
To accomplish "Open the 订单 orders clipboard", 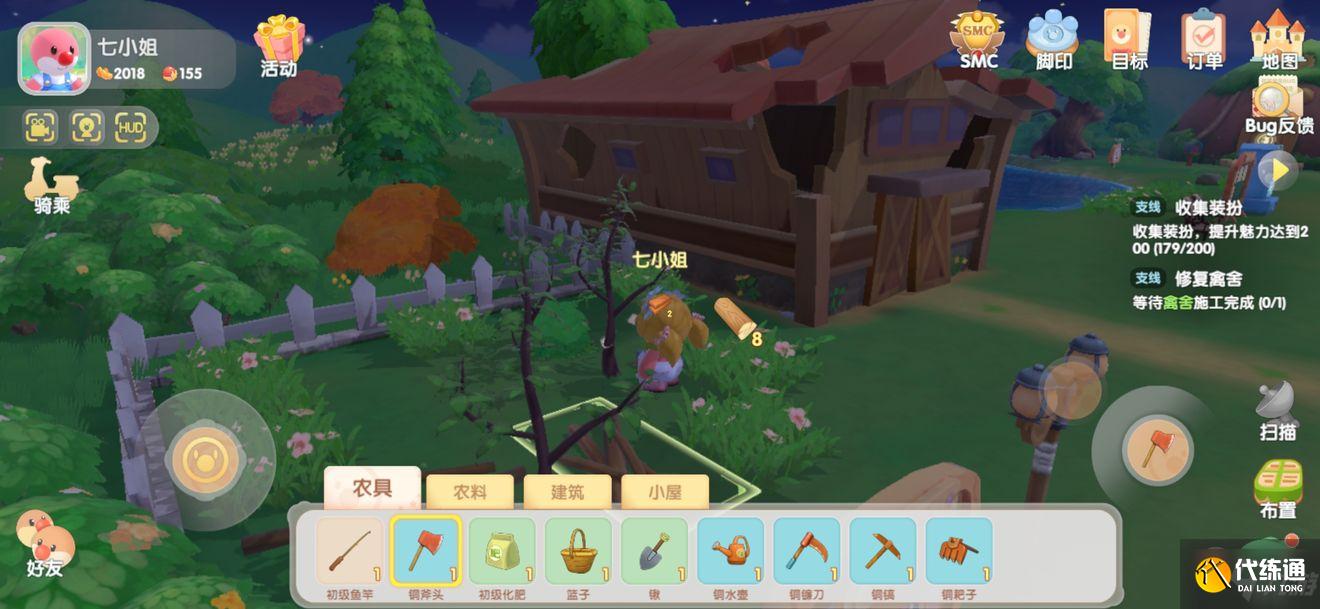I will coord(1204,38).
